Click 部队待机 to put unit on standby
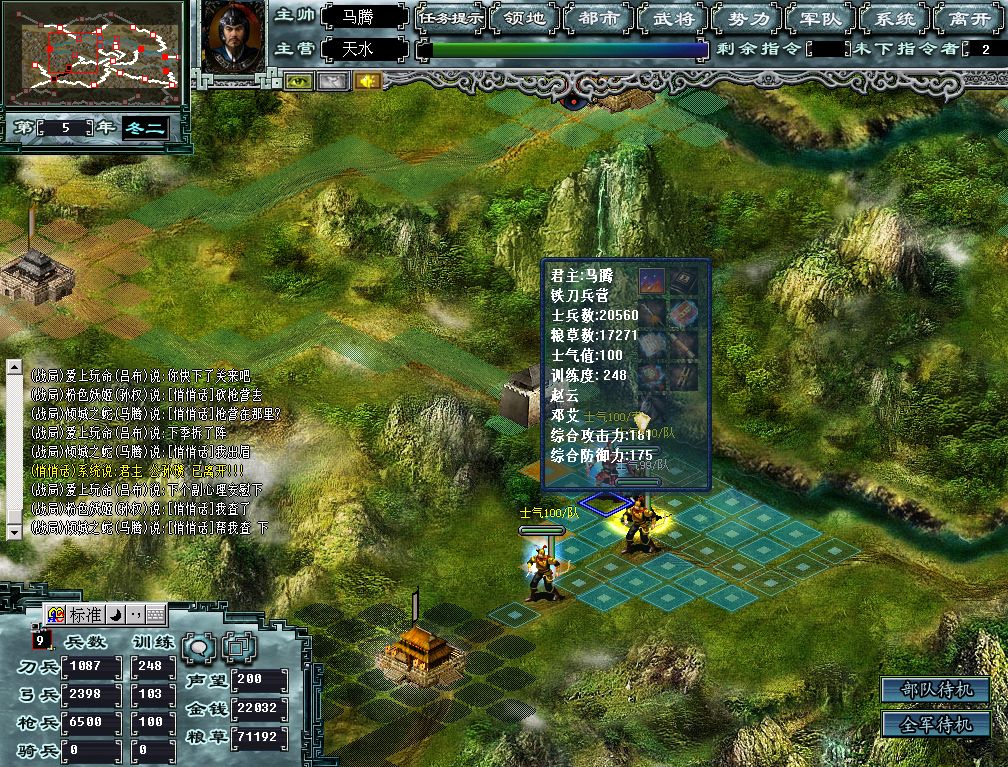The height and width of the screenshot is (767, 1008). [935, 690]
